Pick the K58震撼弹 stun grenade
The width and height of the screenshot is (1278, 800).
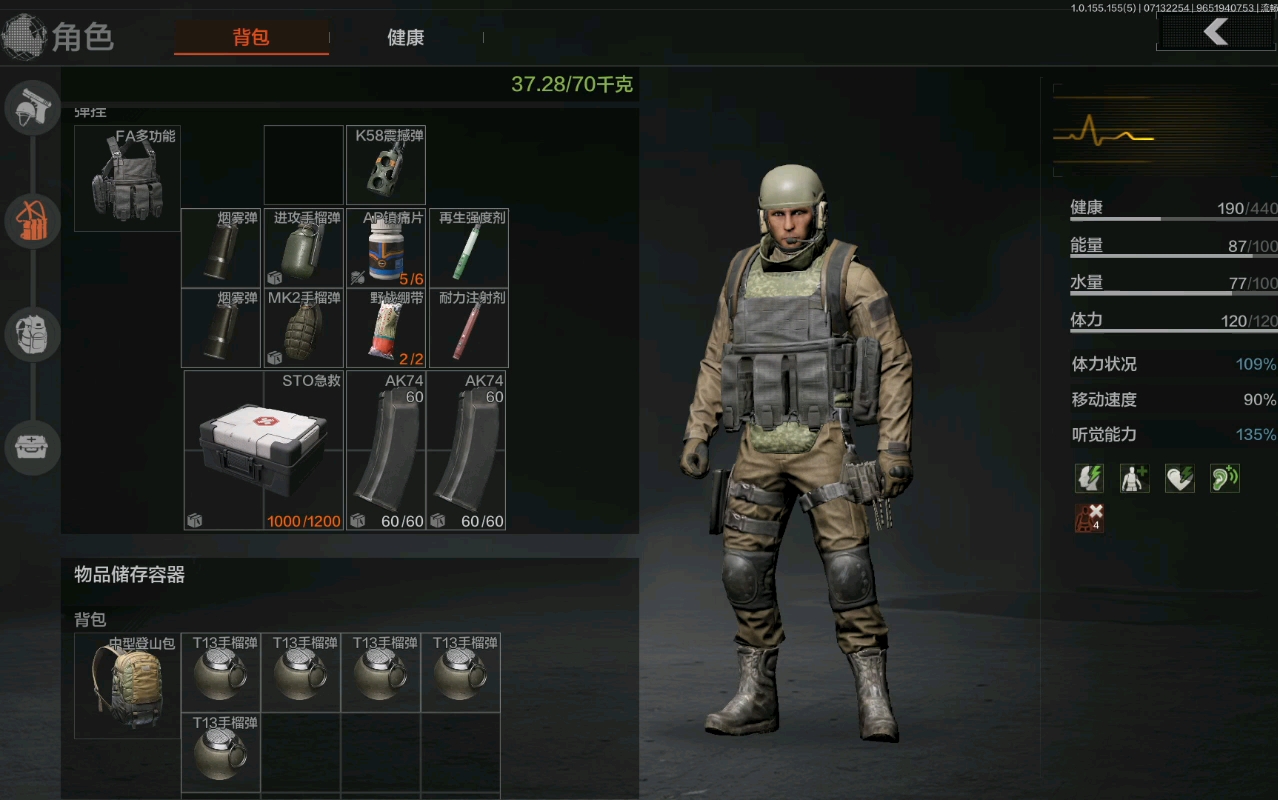[385, 165]
